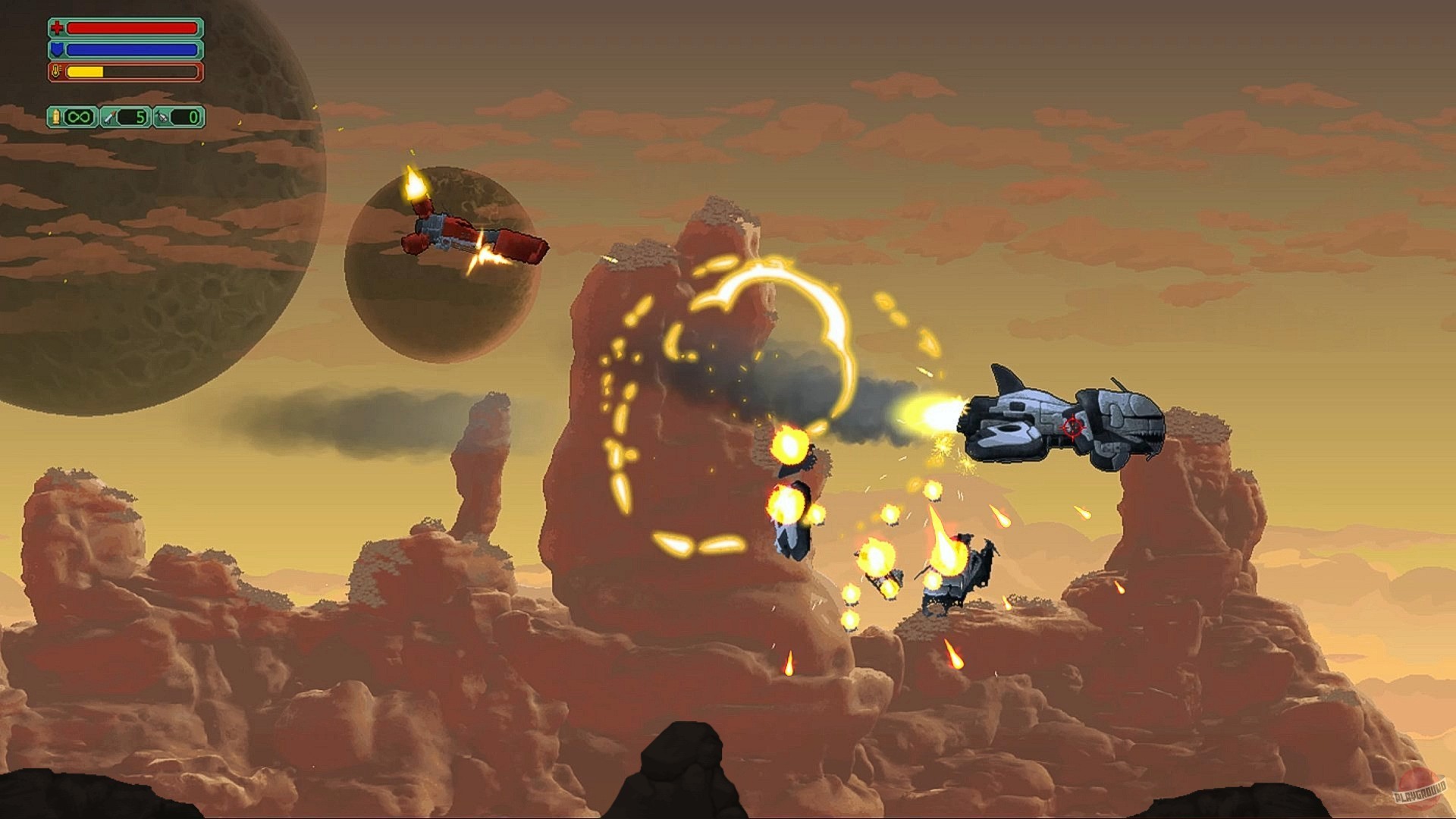Click the infinity symbol in the bullet counter

[x=78, y=118]
